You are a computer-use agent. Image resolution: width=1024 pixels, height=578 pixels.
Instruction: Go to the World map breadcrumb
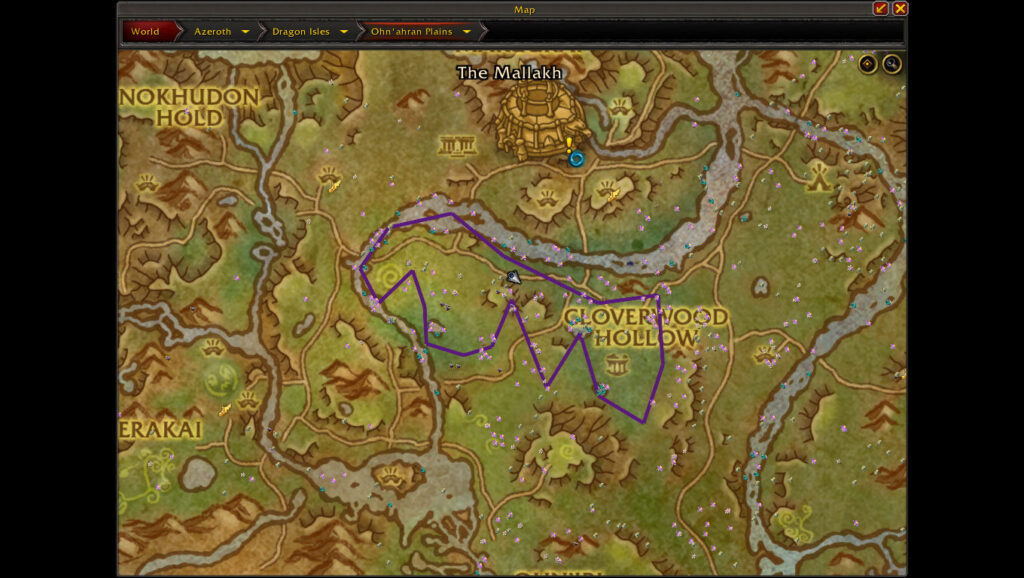click(145, 31)
